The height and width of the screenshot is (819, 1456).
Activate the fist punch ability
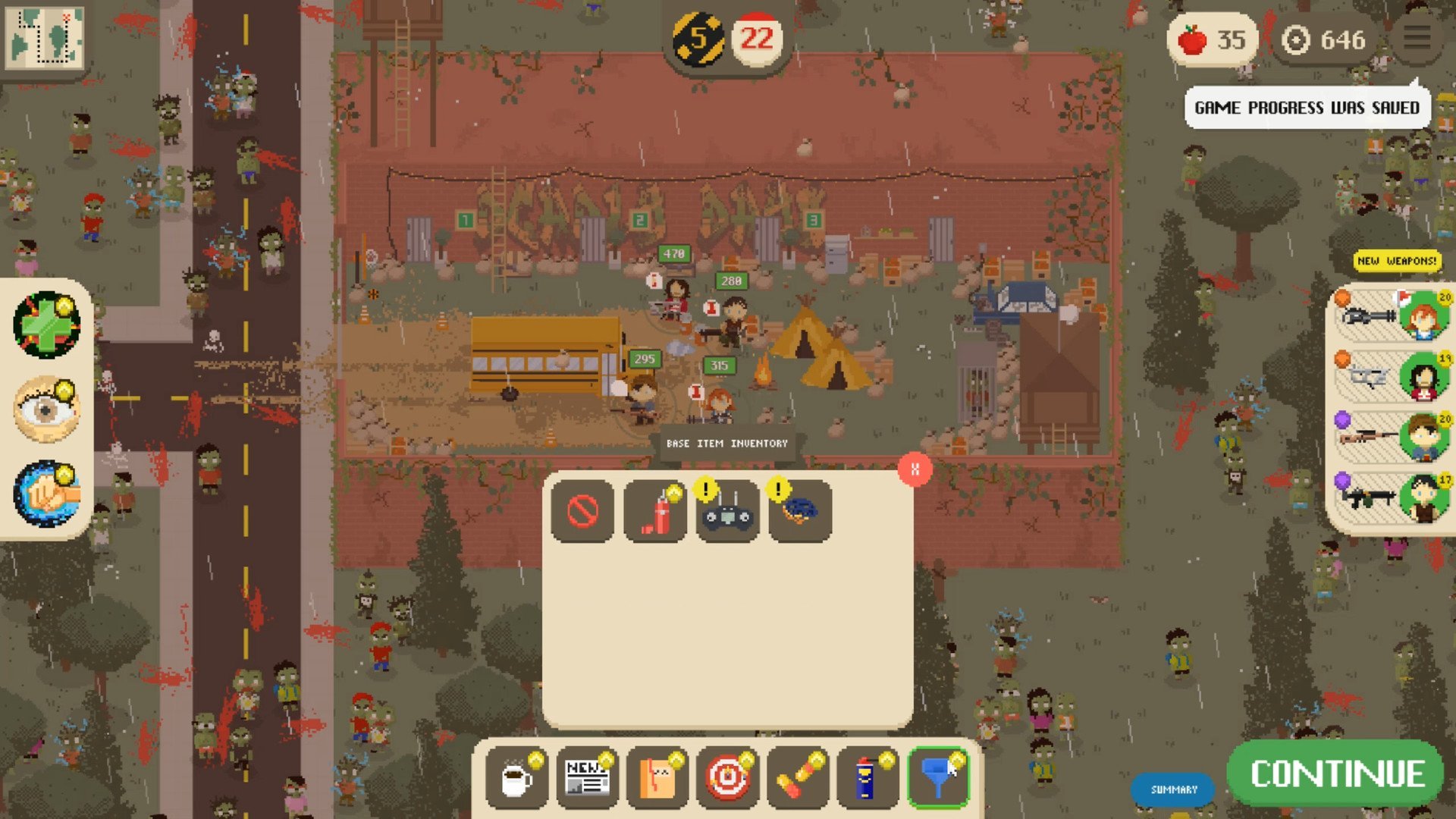[x=47, y=494]
